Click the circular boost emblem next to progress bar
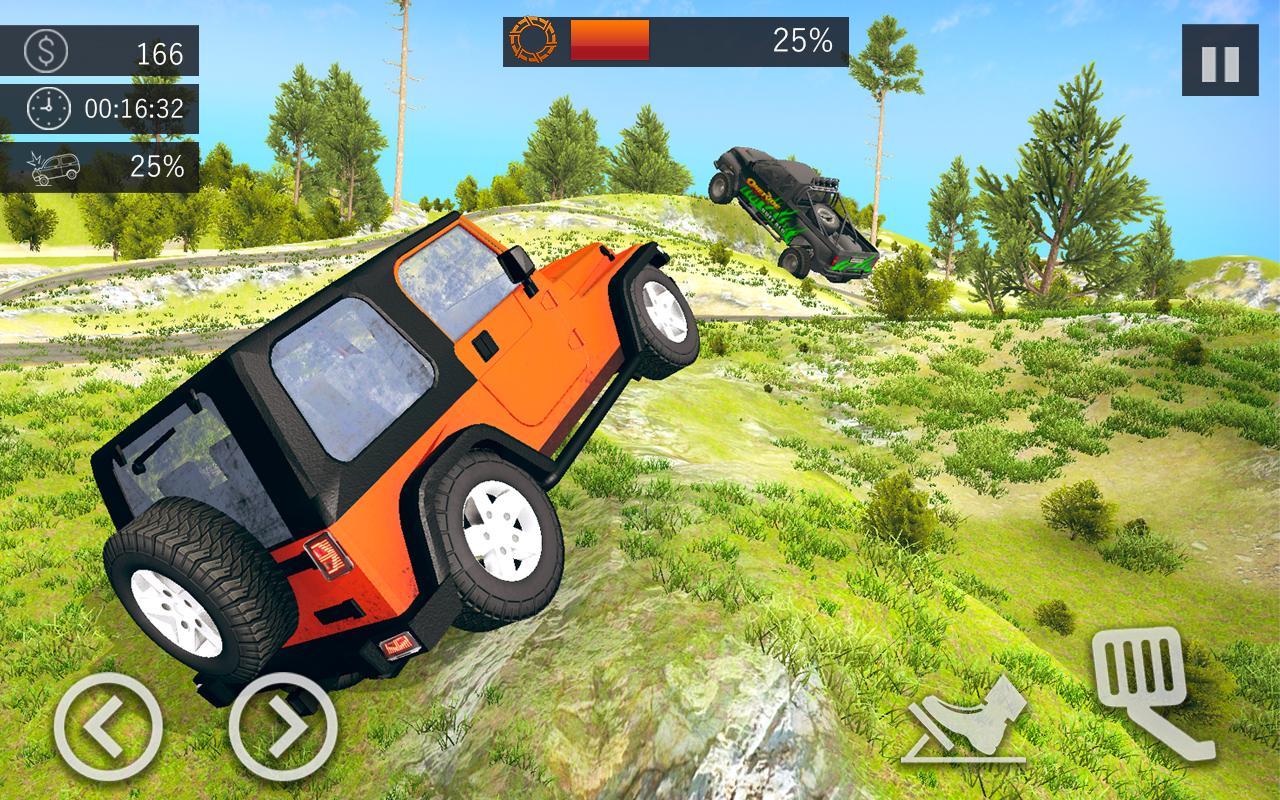Screen dimensions: 1280x800 (x=533, y=42)
